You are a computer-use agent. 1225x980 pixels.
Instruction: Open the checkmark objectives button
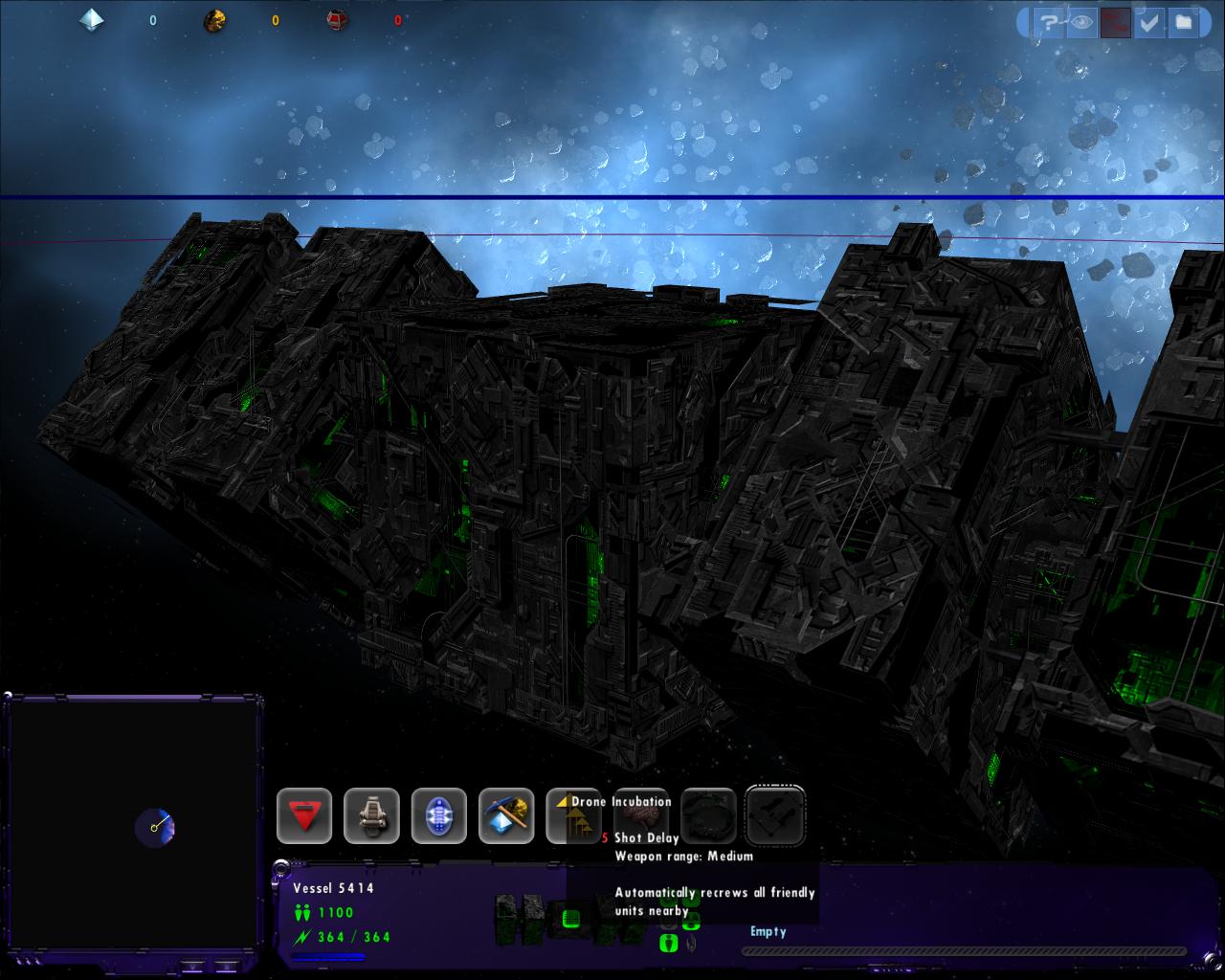[x=1148, y=21]
